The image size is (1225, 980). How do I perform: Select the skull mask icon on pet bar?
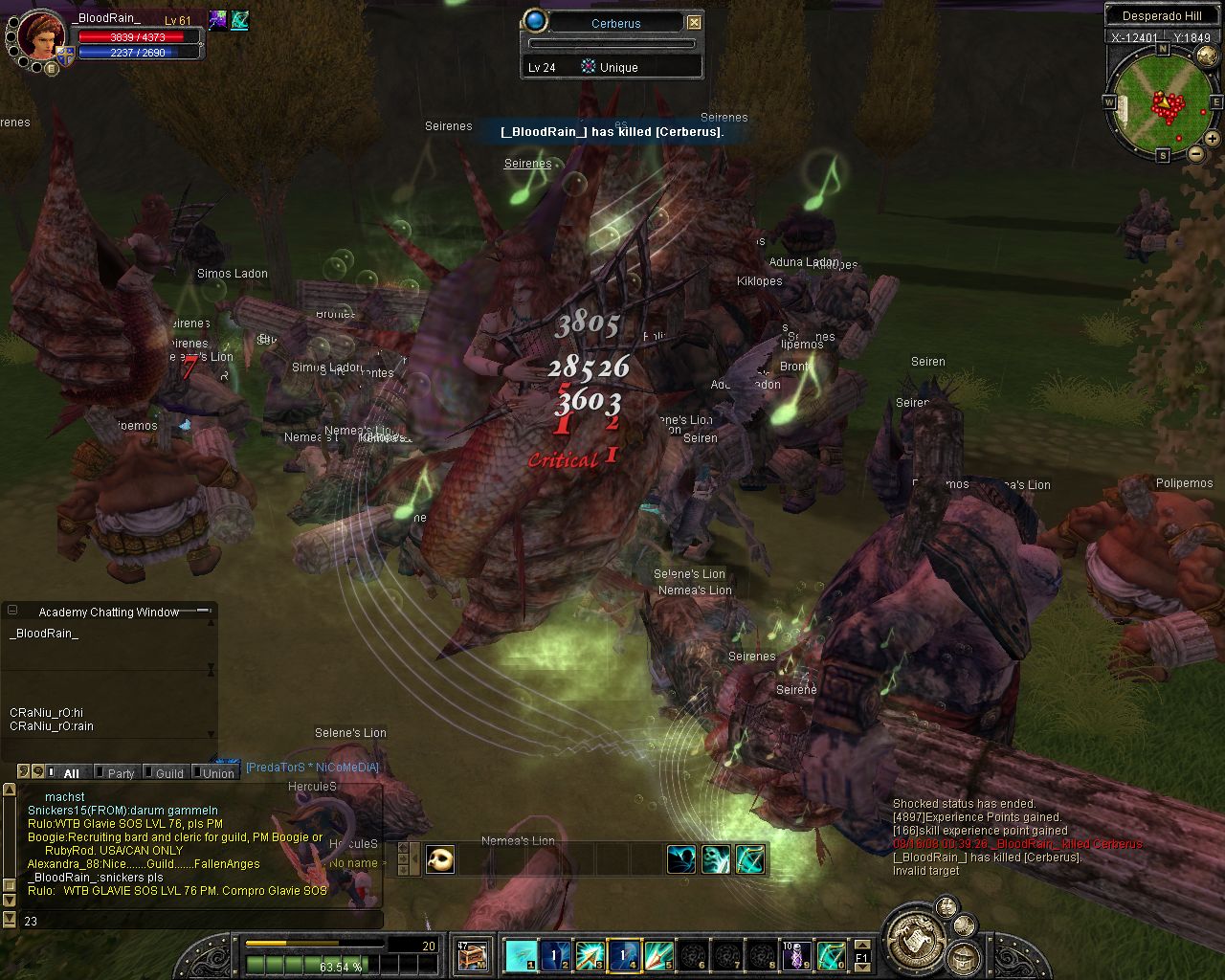[440, 859]
